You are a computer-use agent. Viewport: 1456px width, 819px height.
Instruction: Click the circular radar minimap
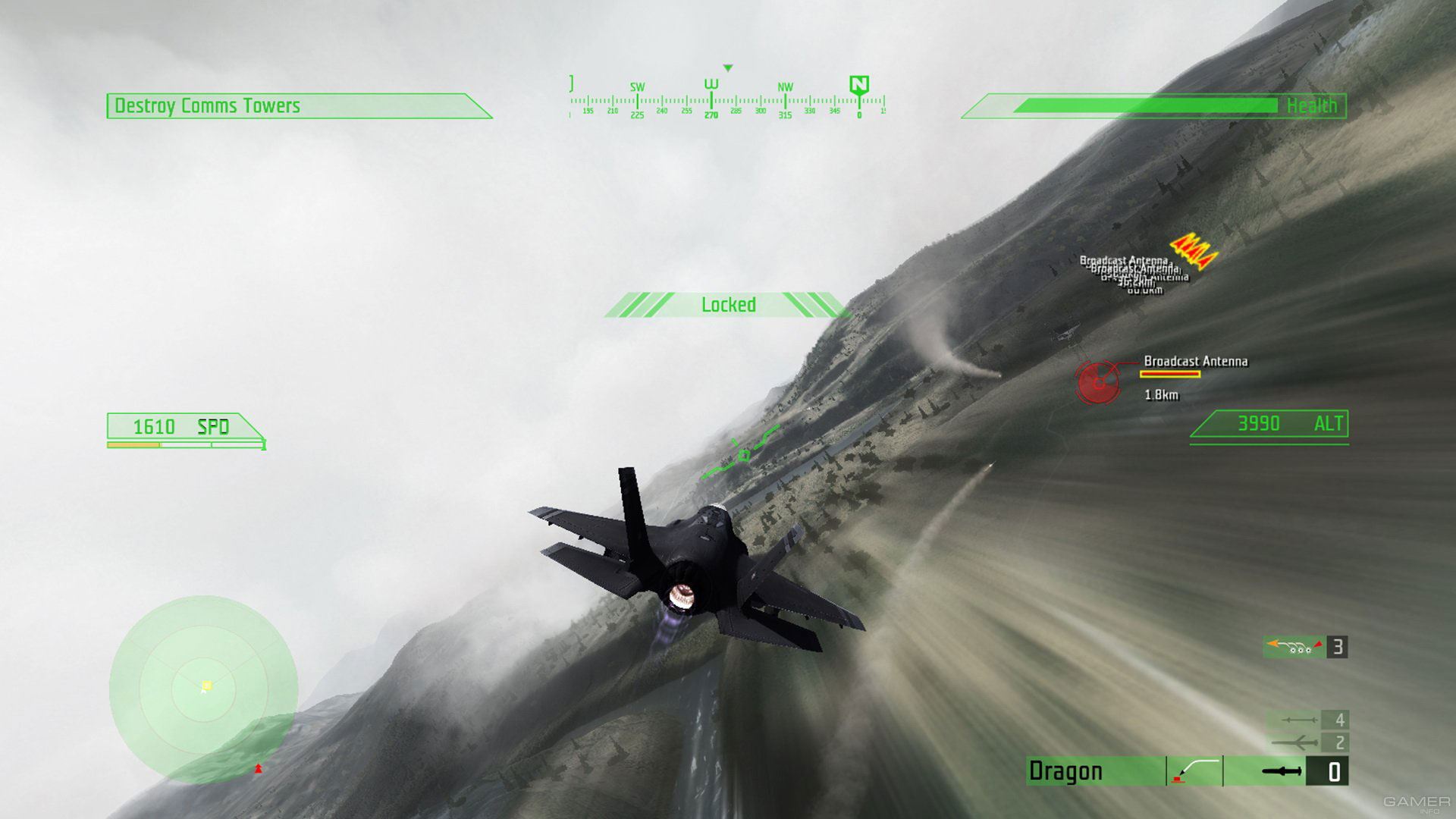pos(203,689)
